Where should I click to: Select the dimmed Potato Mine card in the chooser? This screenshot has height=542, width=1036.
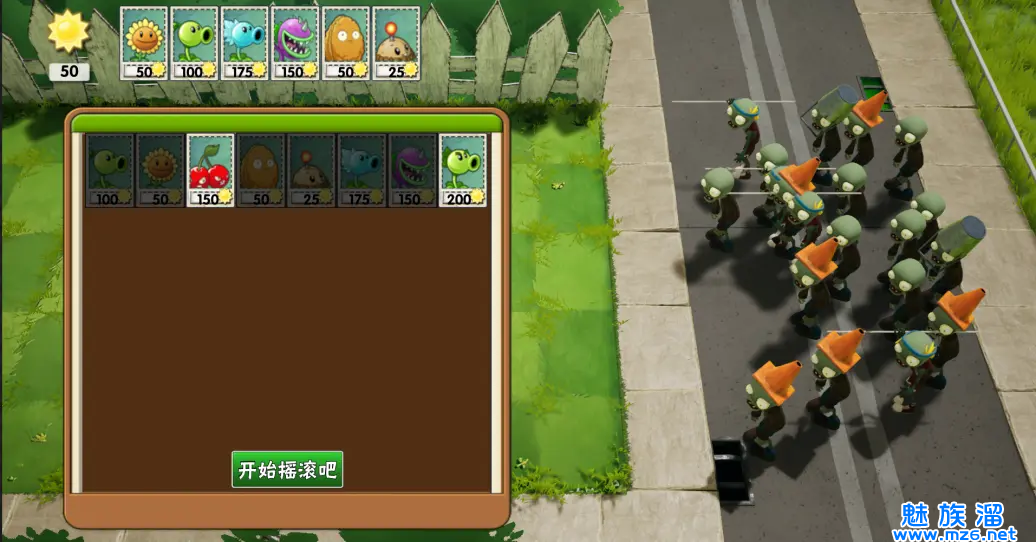click(311, 170)
